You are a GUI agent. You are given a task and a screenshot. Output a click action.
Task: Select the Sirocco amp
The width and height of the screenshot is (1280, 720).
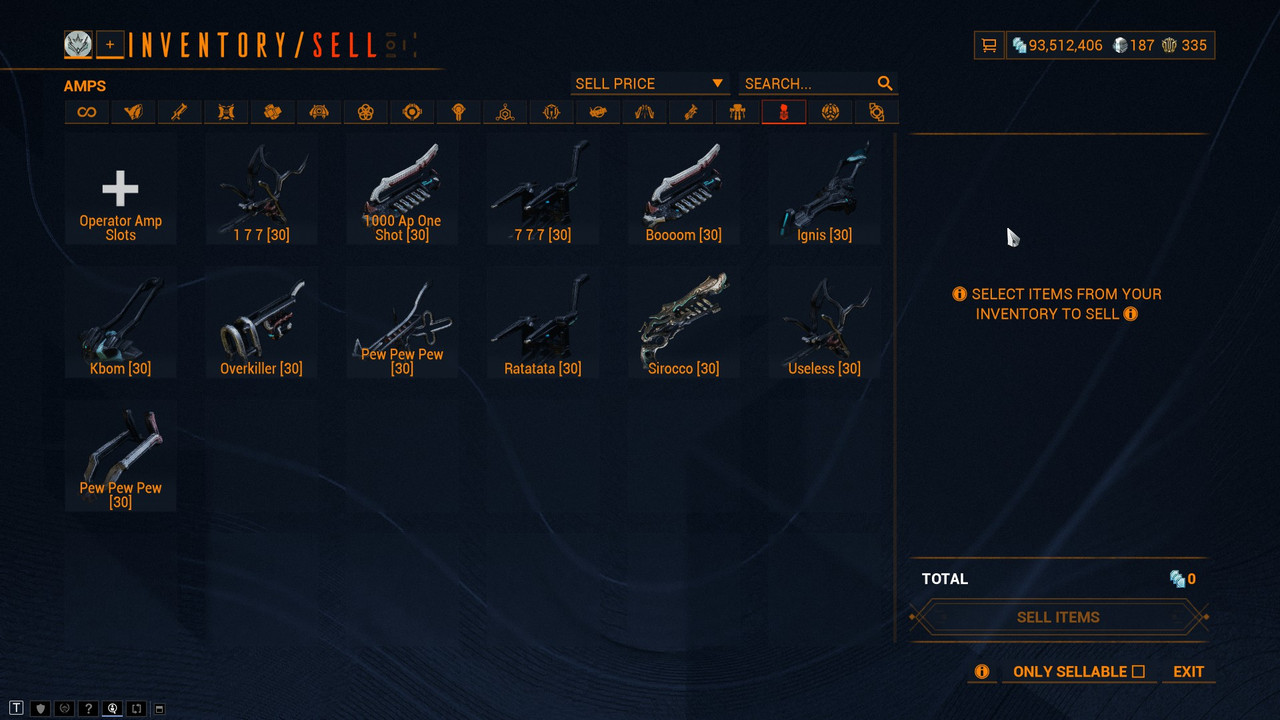684,325
